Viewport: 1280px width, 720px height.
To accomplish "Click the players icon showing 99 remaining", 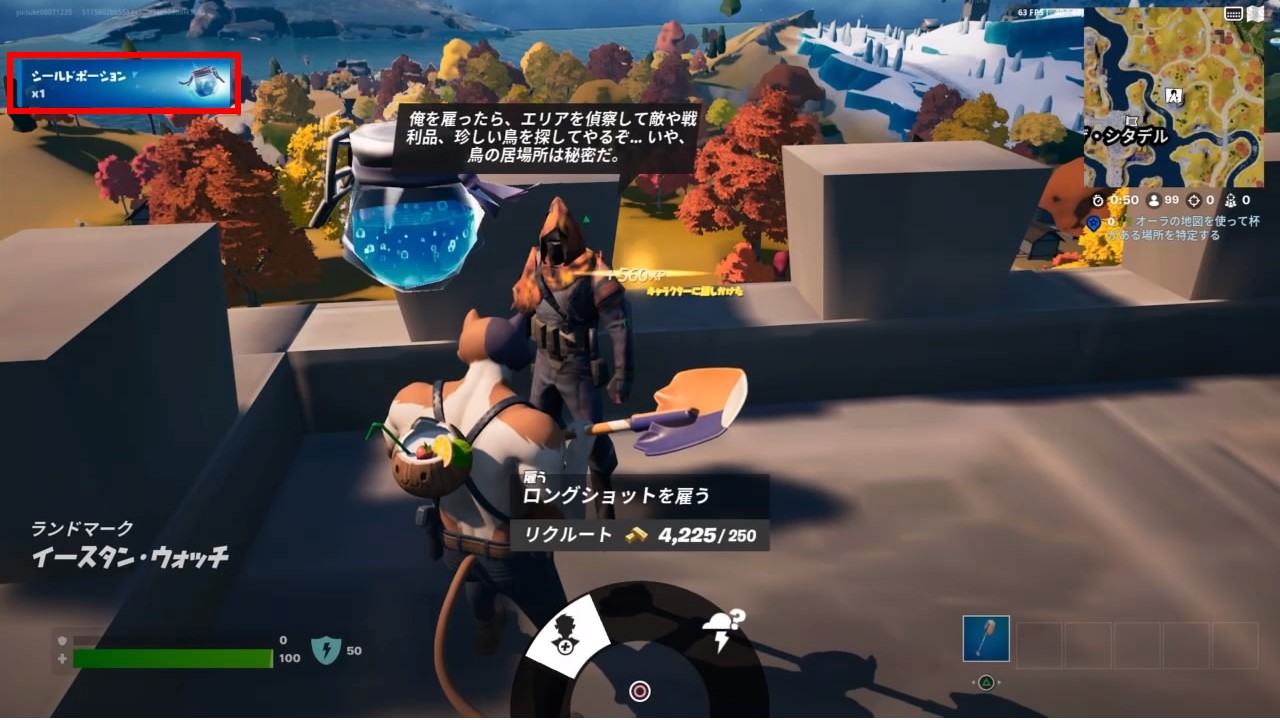I will 1154,201.
